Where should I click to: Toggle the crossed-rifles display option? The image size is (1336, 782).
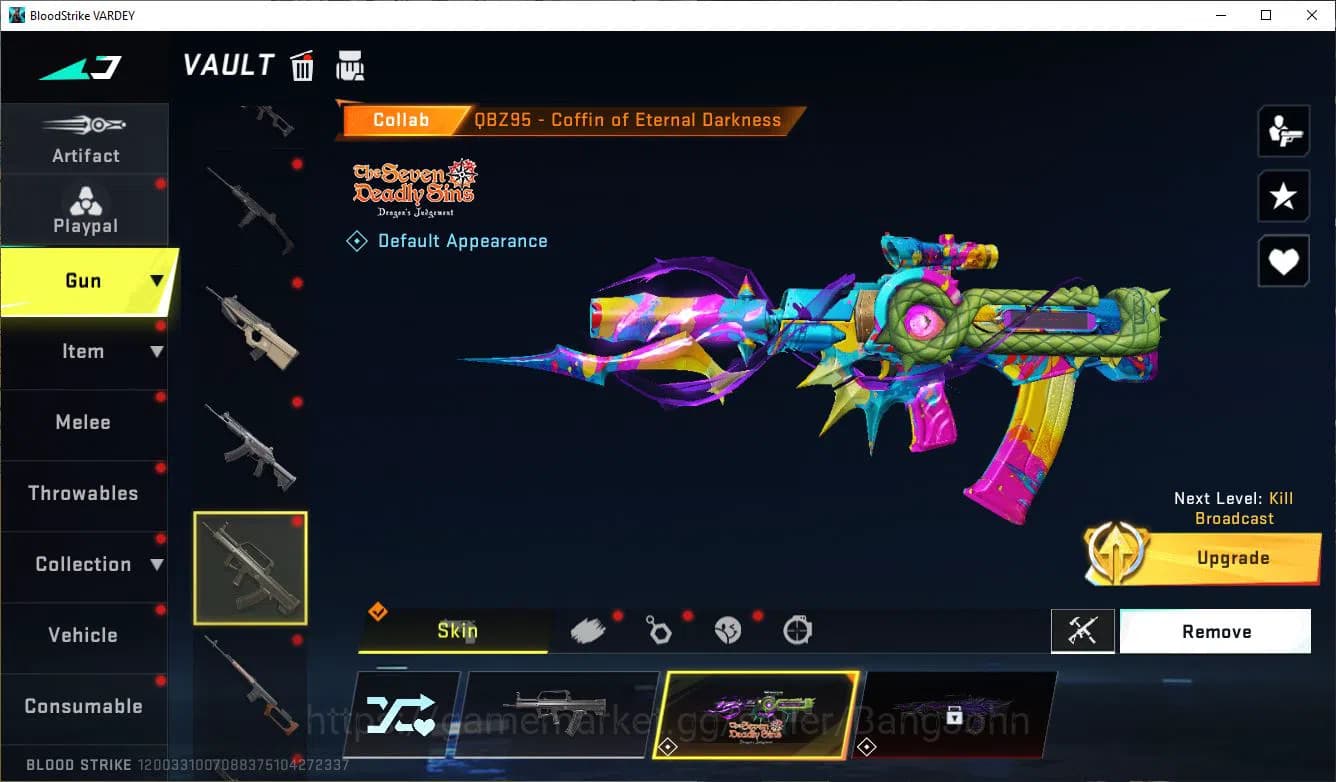pos(1083,631)
